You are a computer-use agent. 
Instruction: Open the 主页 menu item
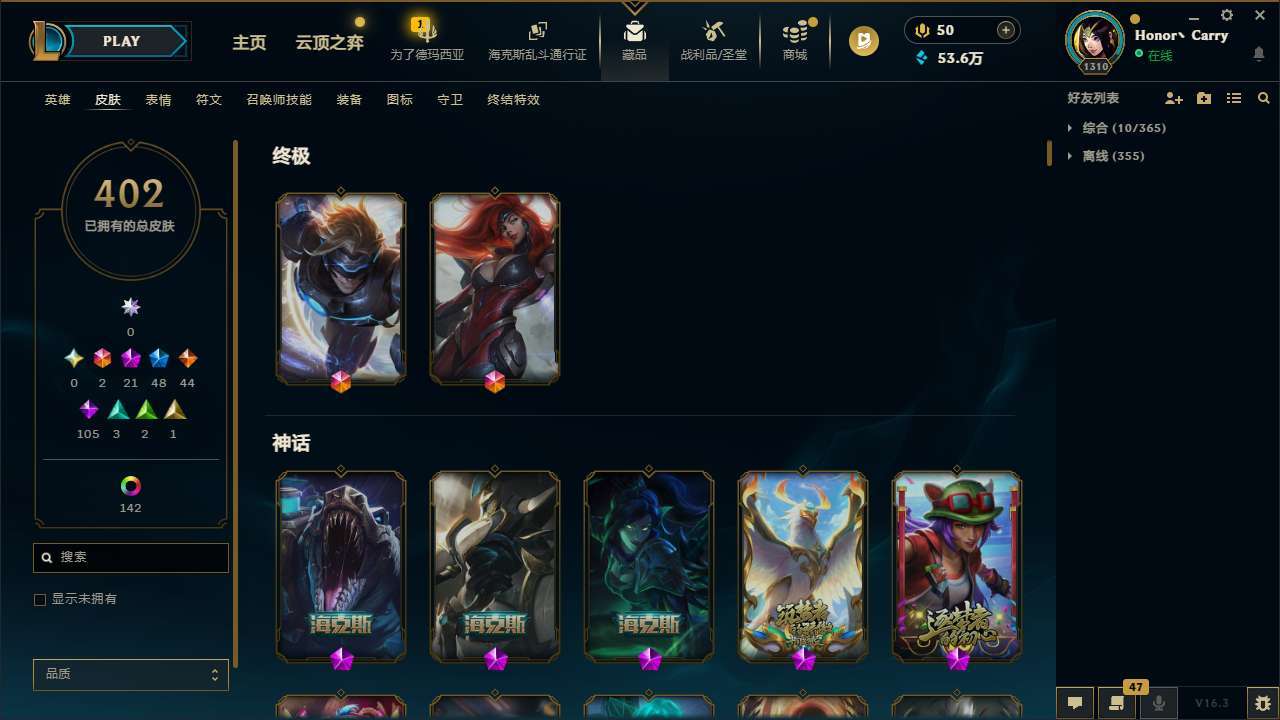pos(249,43)
